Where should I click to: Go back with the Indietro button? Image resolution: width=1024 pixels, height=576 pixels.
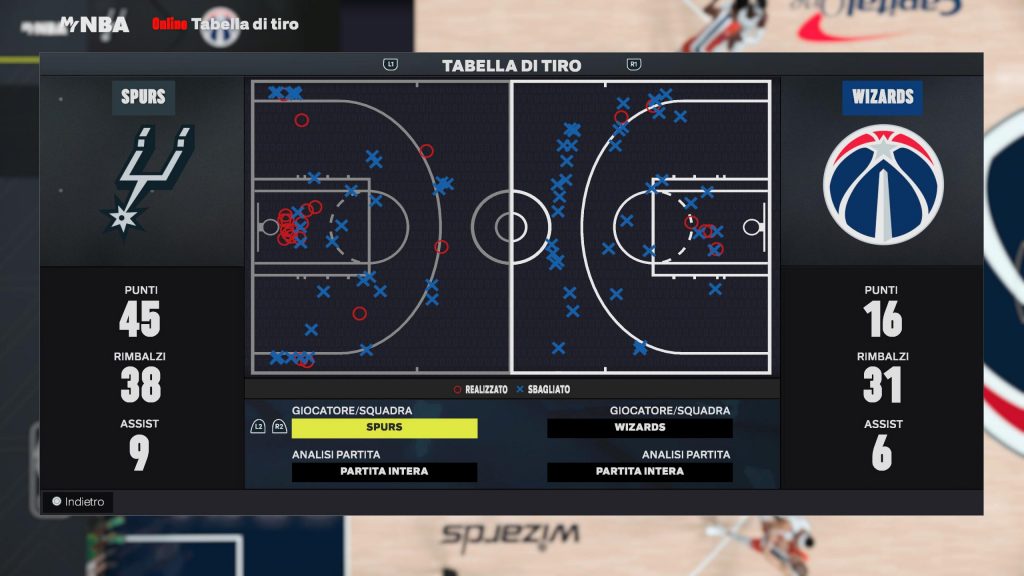click(x=78, y=502)
